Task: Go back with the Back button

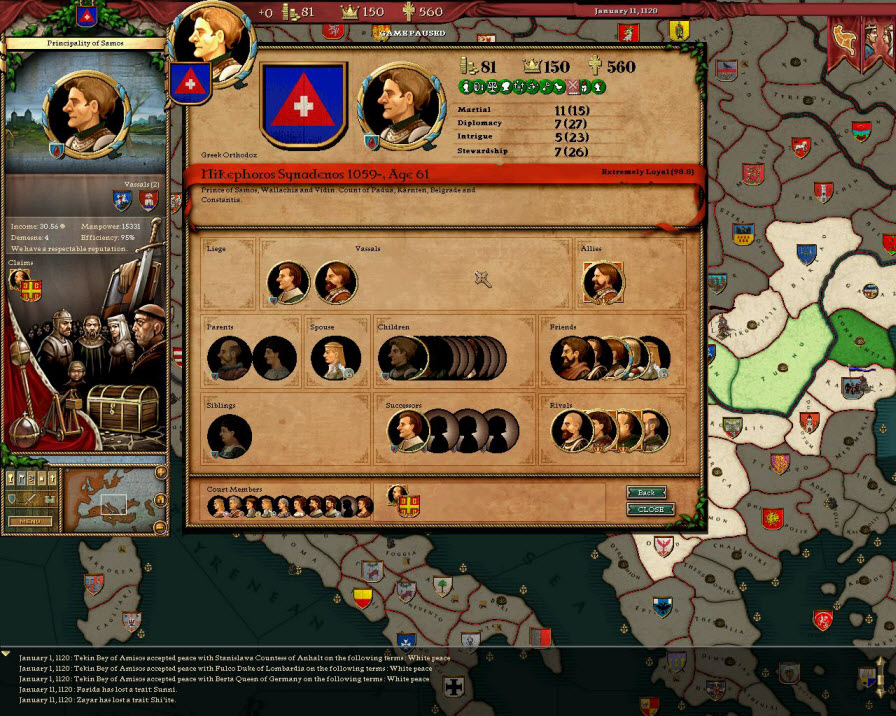Action: point(646,492)
